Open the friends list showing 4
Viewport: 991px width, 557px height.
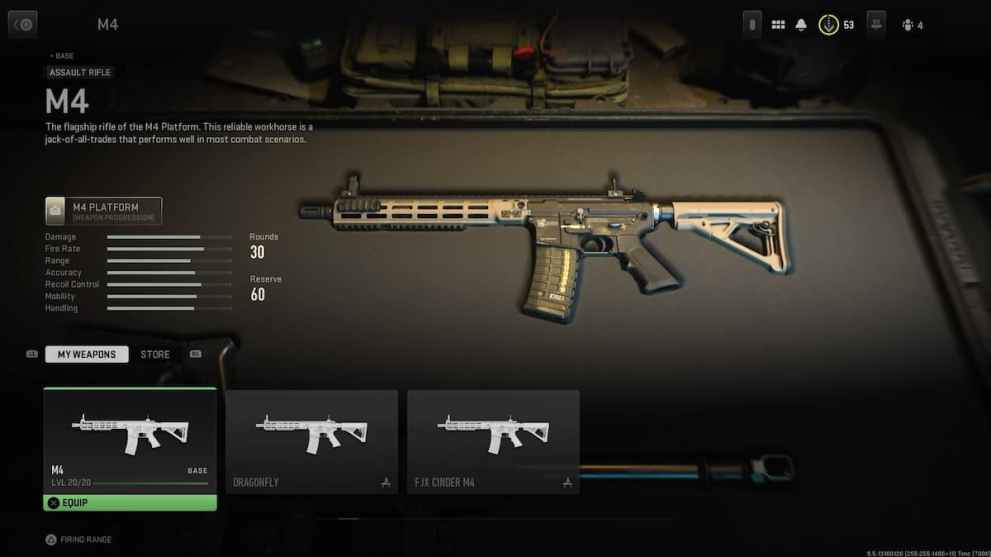point(911,25)
